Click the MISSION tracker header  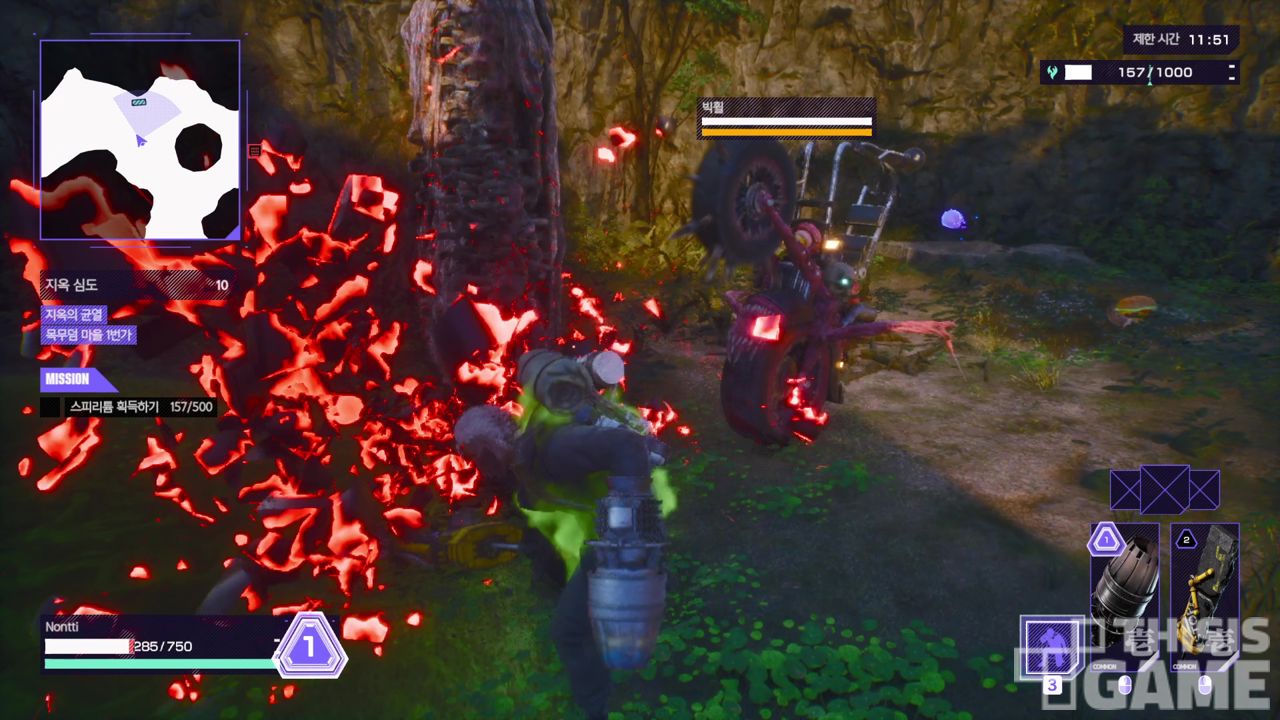click(x=74, y=379)
